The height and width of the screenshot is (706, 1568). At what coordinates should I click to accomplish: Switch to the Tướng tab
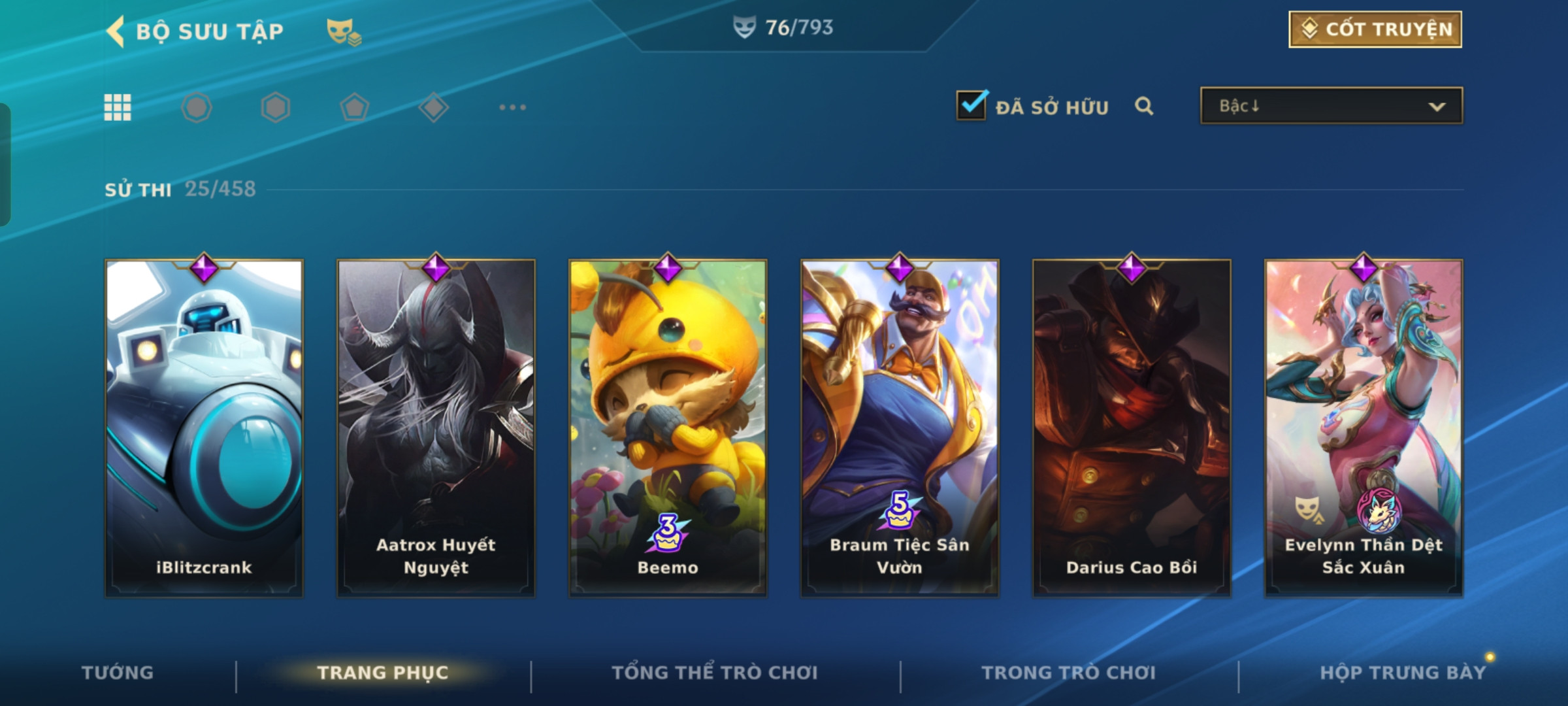118,673
